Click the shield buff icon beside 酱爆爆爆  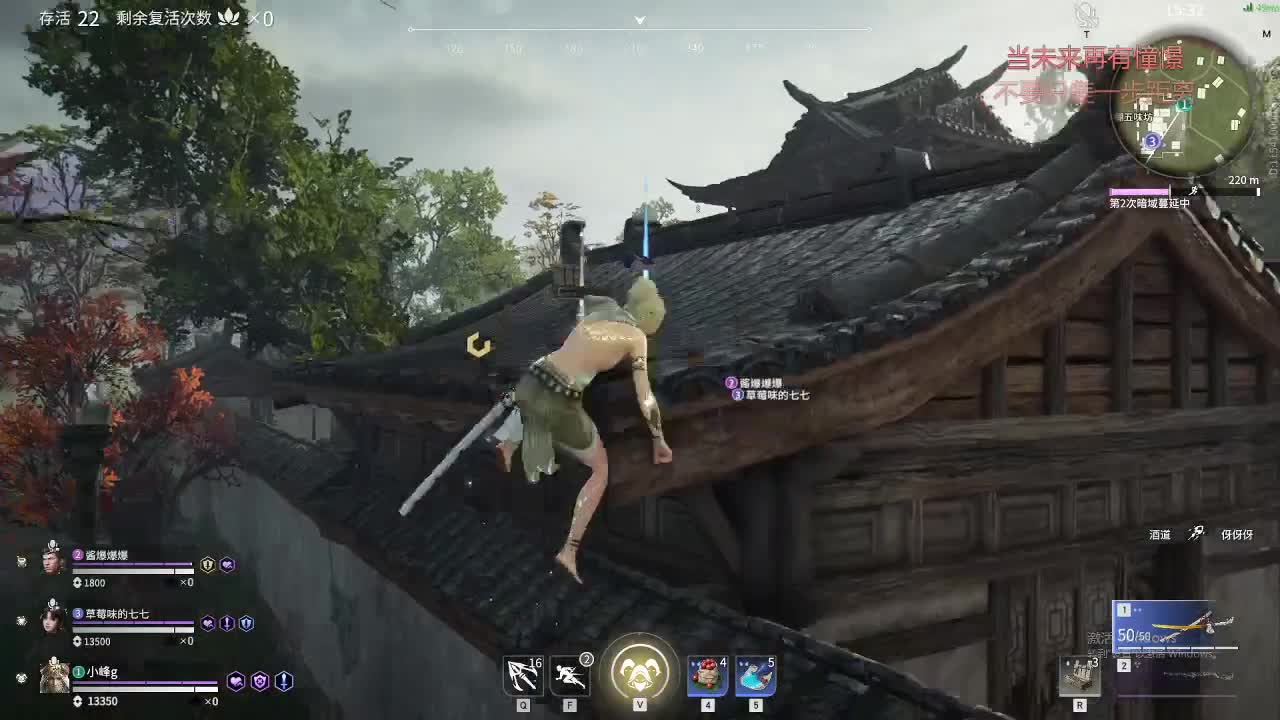pos(208,565)
